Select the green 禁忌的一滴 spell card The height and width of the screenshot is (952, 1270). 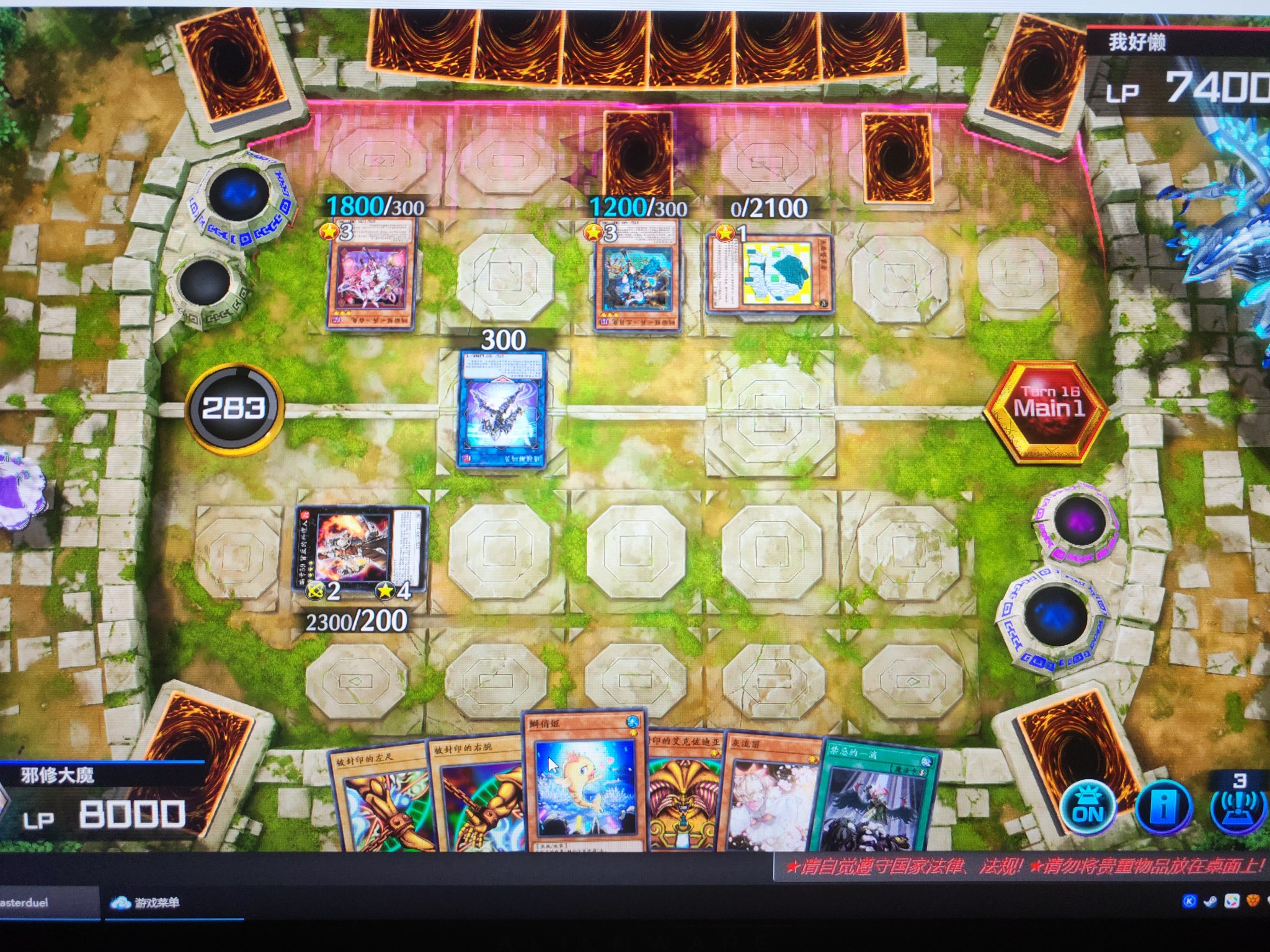coord(874,800)
